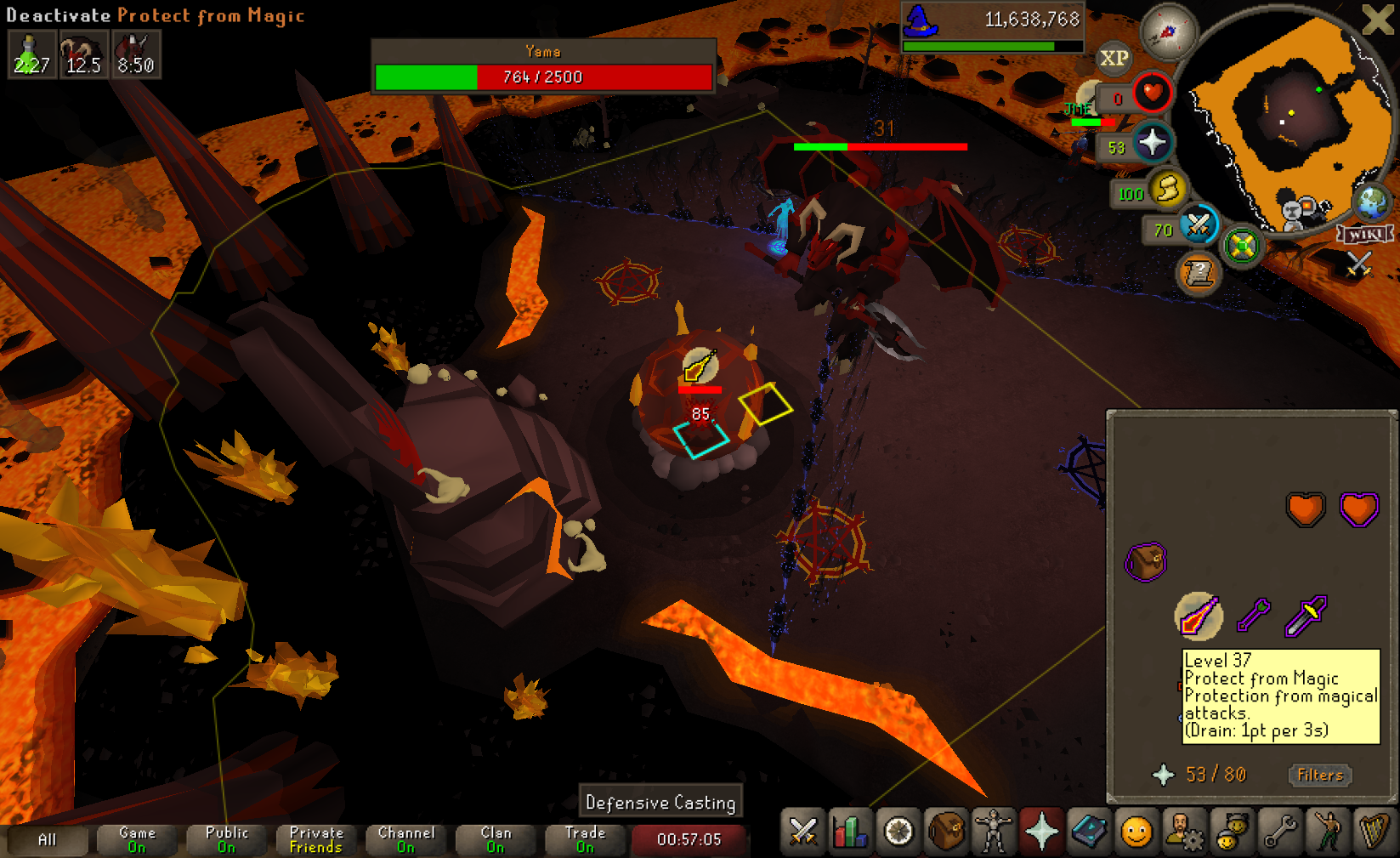Show the Worn Equipment tab
This screenshot has height=858, width=1400.
[993, 831]
